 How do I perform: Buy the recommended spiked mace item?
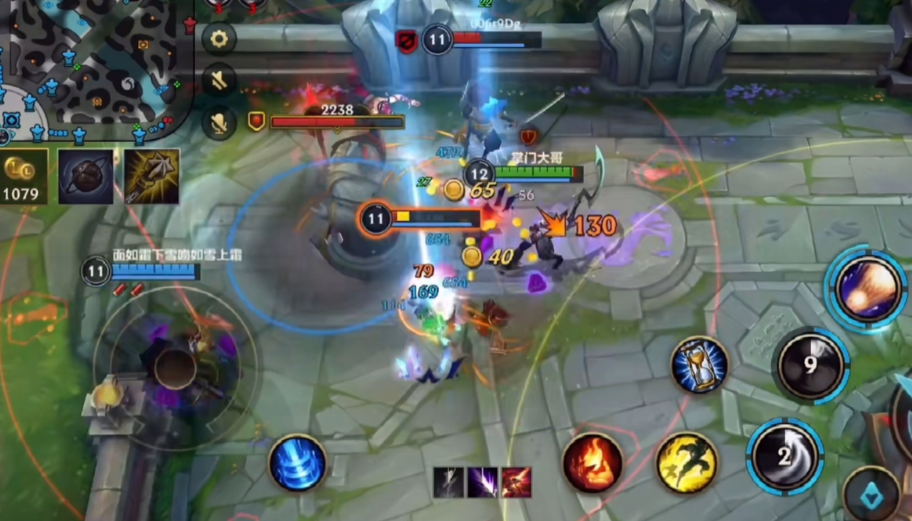tap(152, 177)
